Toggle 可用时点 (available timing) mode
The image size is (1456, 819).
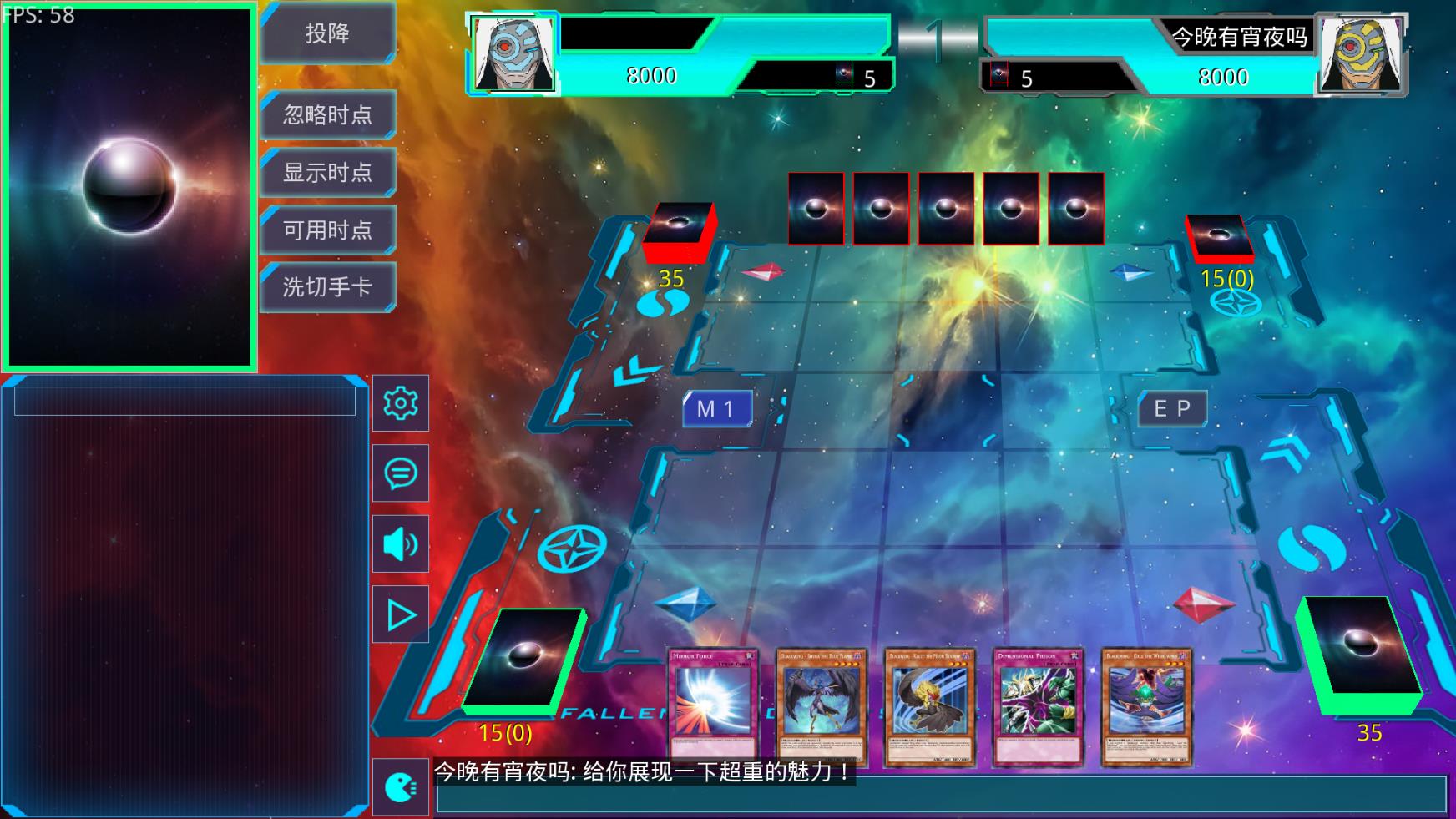(327, 229)
